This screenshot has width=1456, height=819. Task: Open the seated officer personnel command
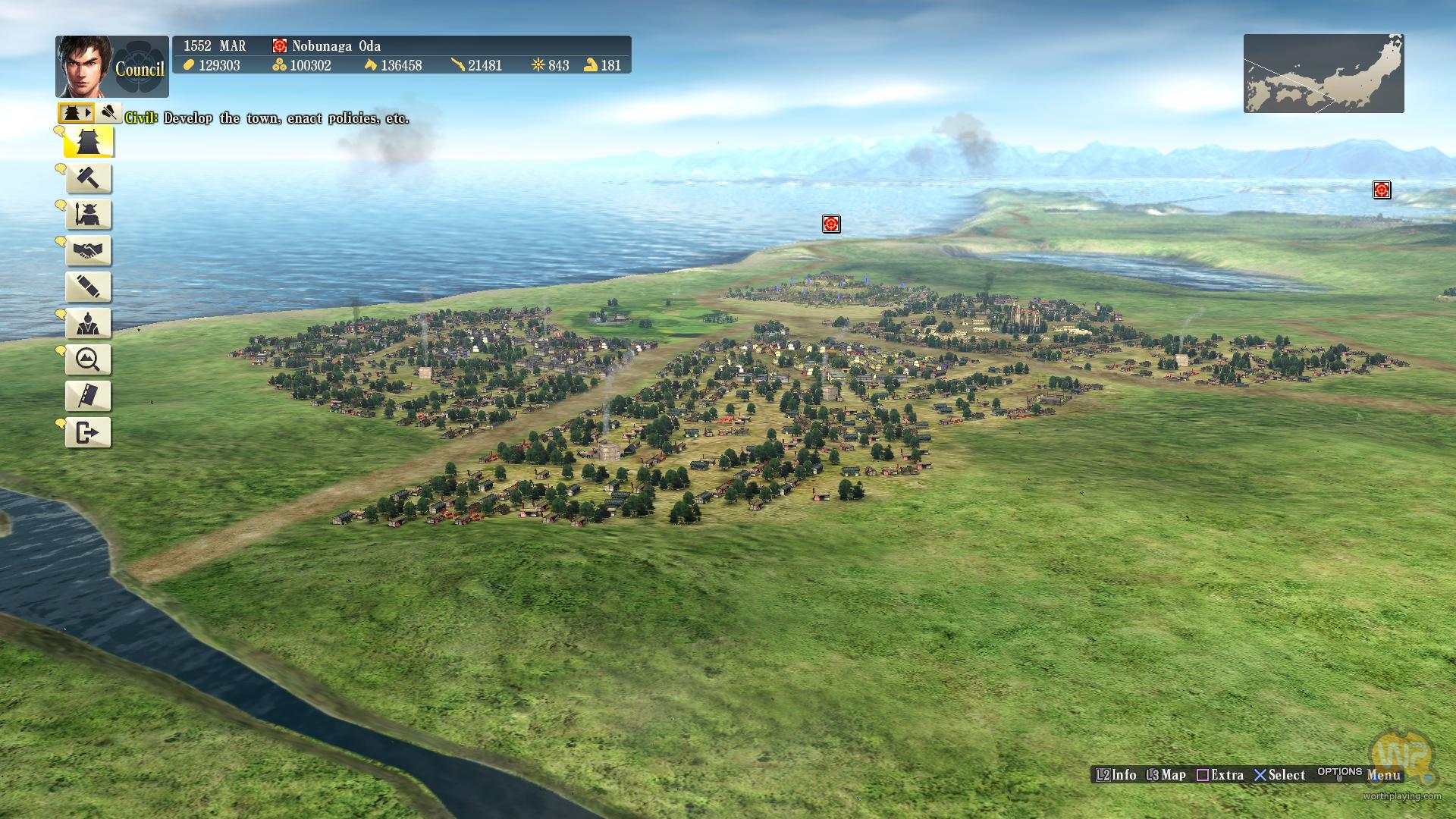[89, 324]
